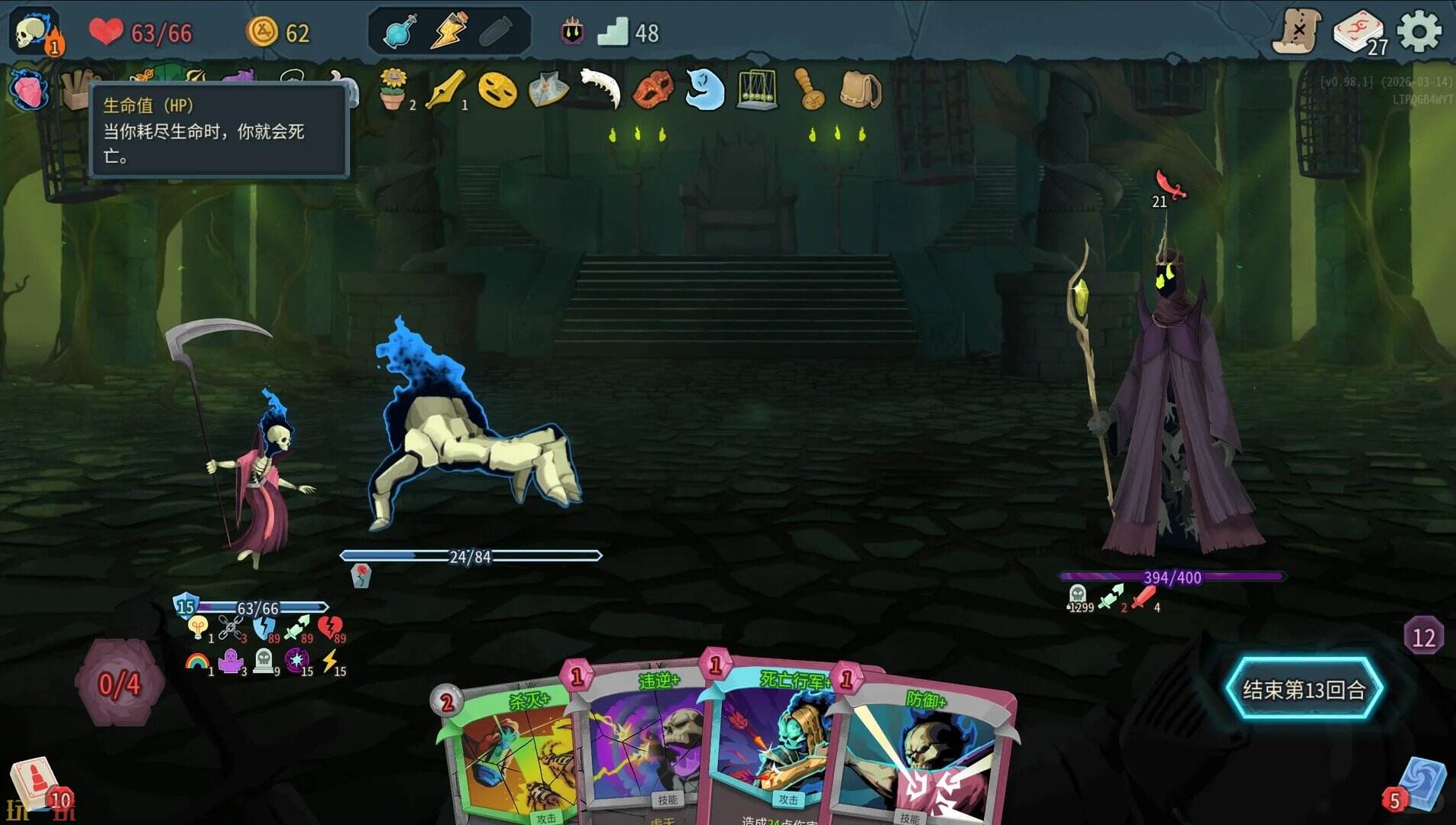View the exhaust pile showing 12
The height and width of the screenshot is (825, 1456).
1423,636
